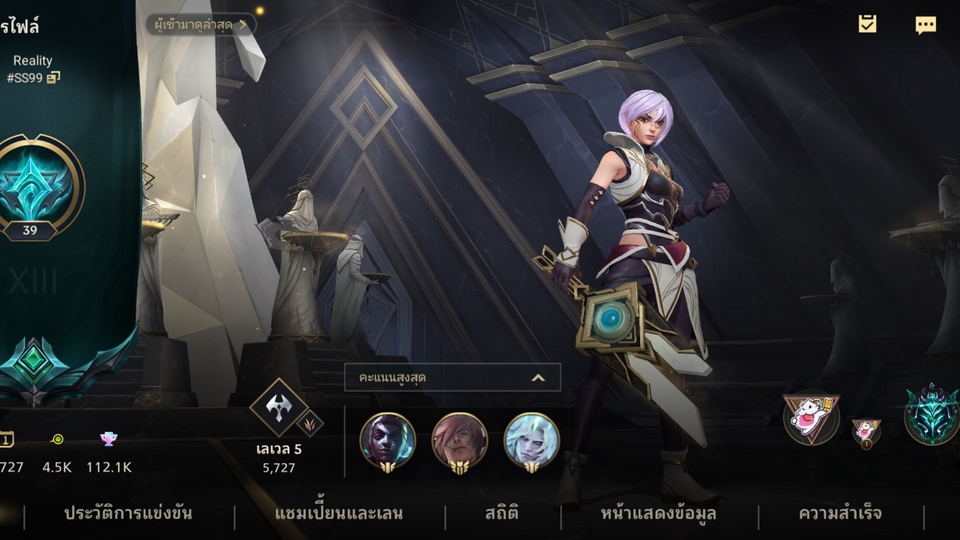Open the teal crystal rank emblem badge

(932, 414)
